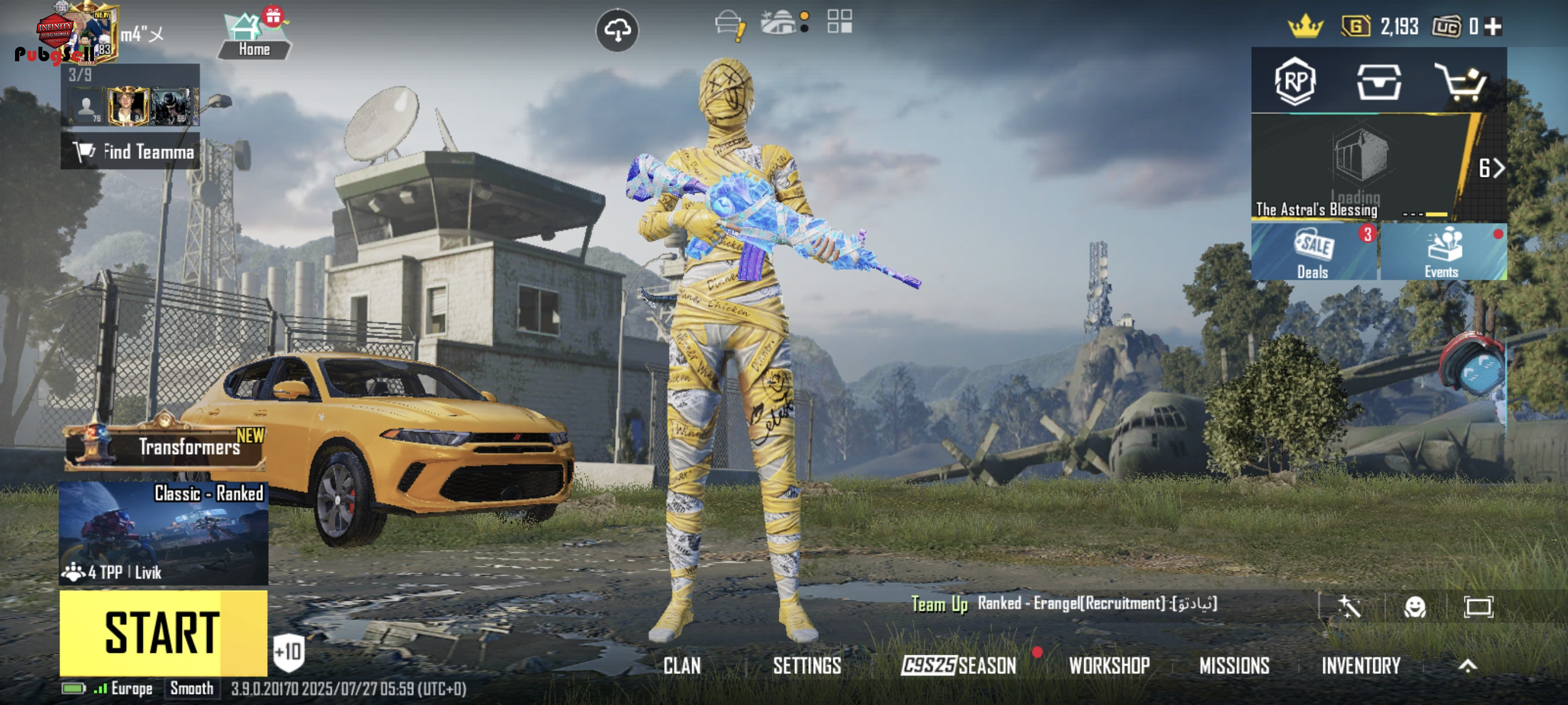Open the Classic Ranked mode selector
Viewport: 1568px width, 705px height.
(x=163, y=533)
